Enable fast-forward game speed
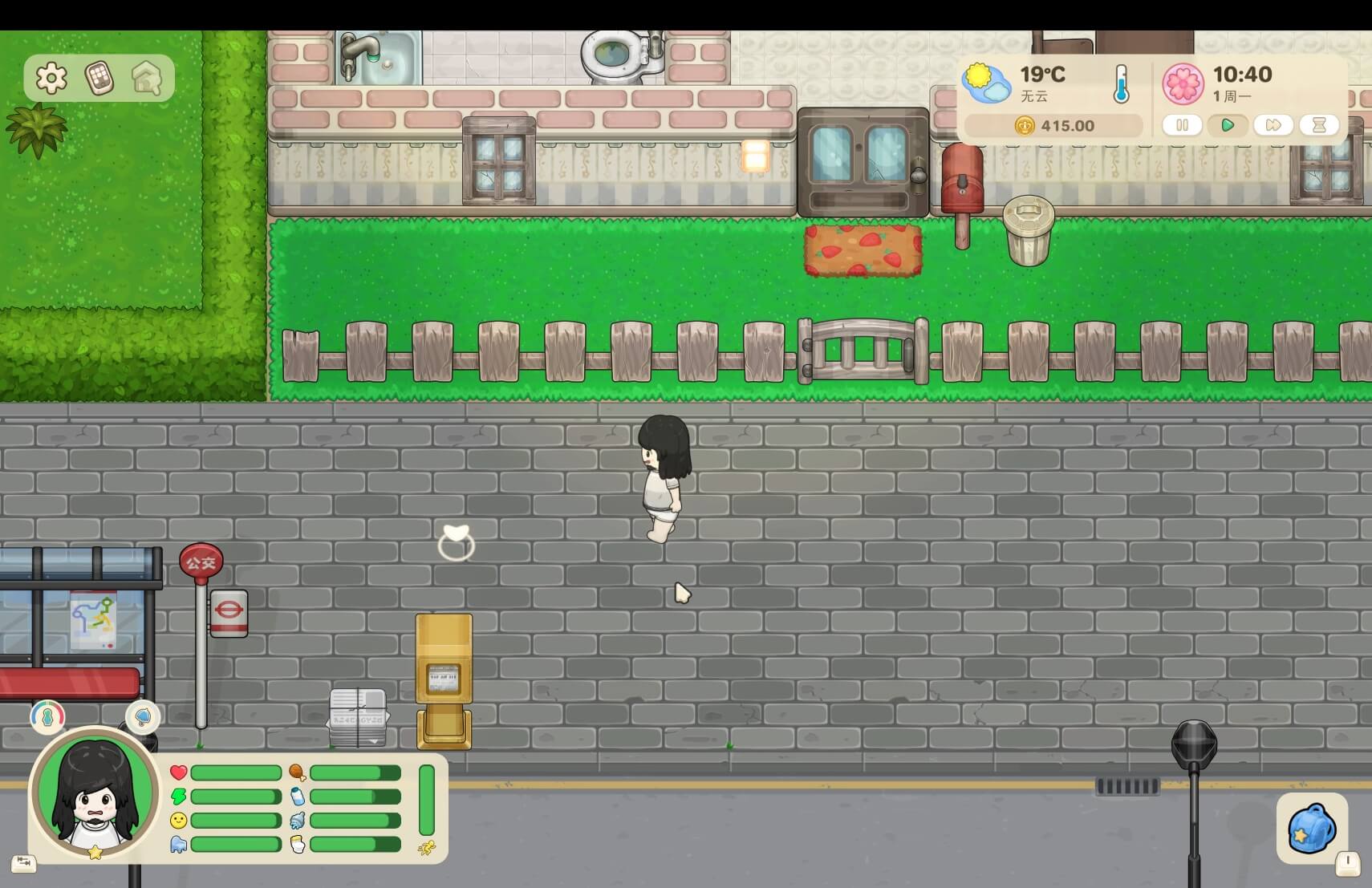 [x=1273, y=125]
